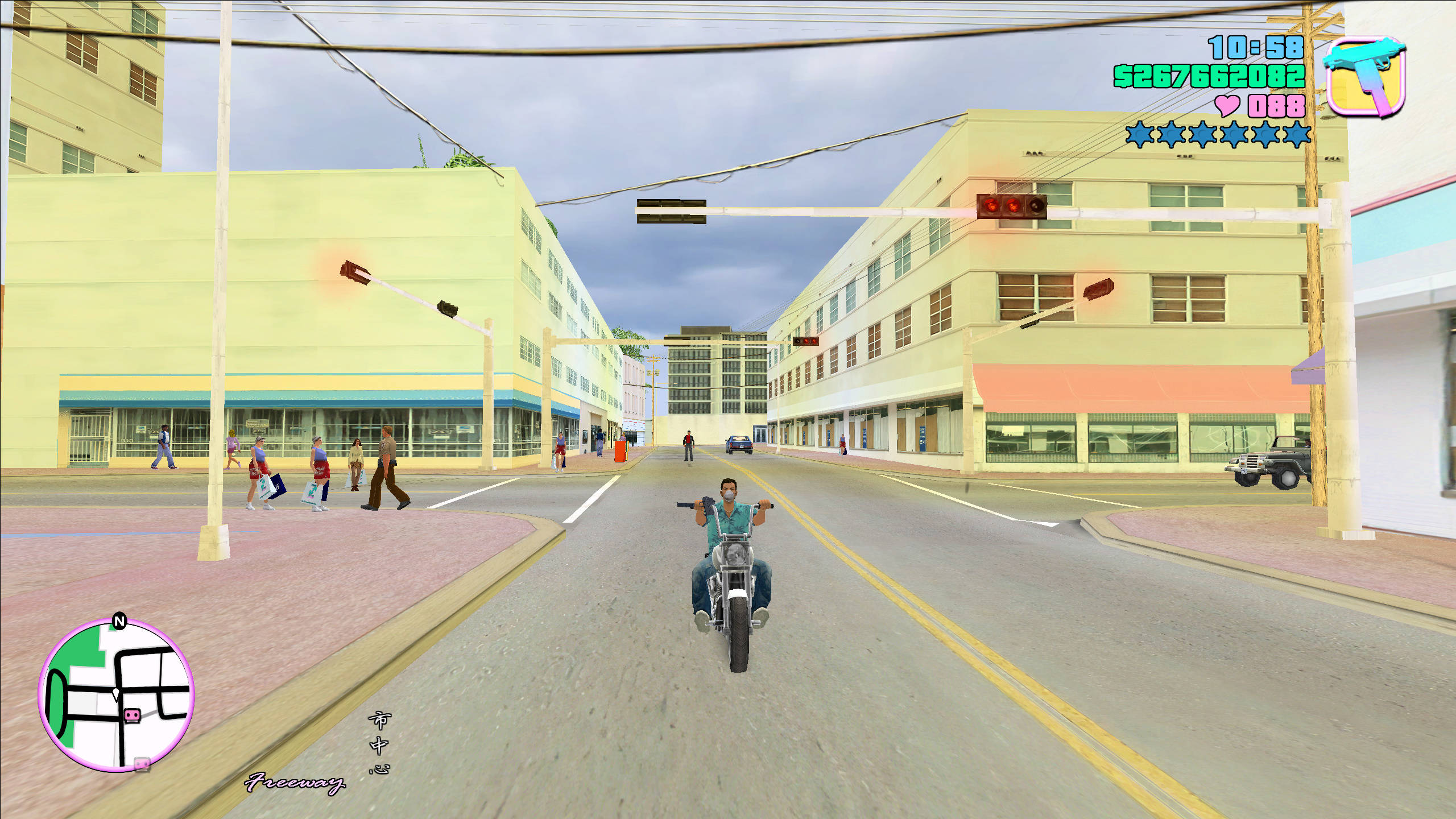This screenshot has width=1456, height=819.
Task: Select the submachine gun weapon icon
Action: (1364, 77)
